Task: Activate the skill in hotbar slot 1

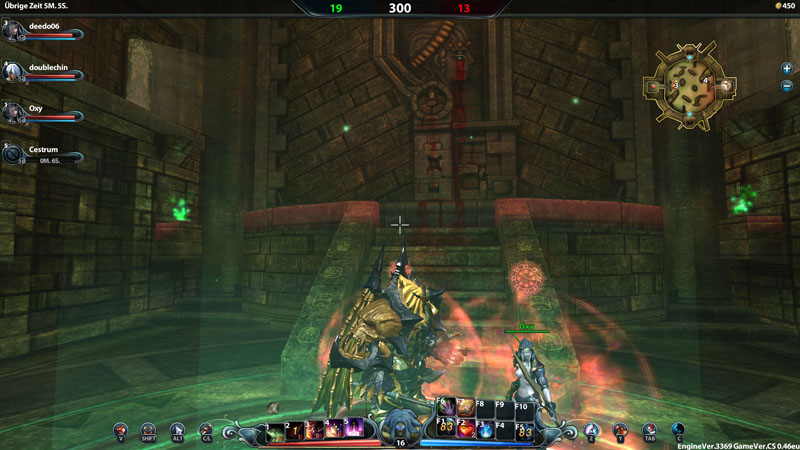Action: (274, 431)
